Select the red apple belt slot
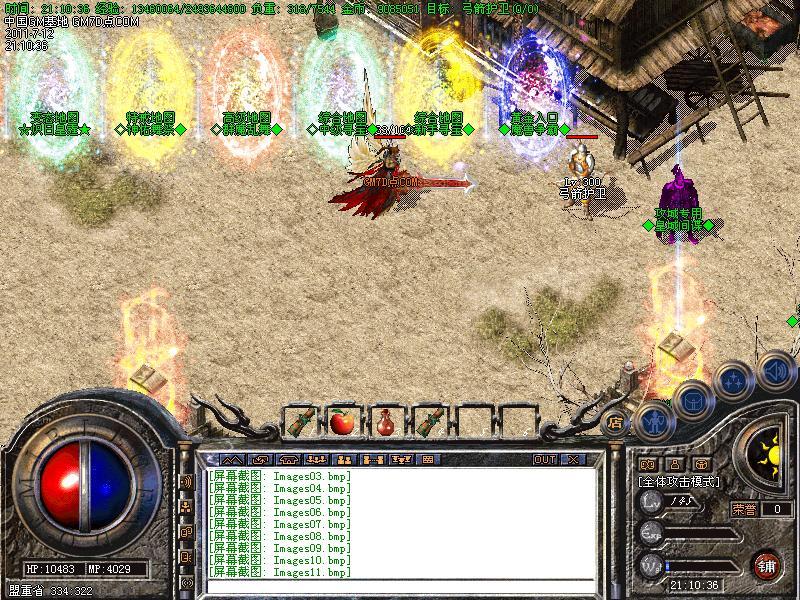 pos(342,422)
